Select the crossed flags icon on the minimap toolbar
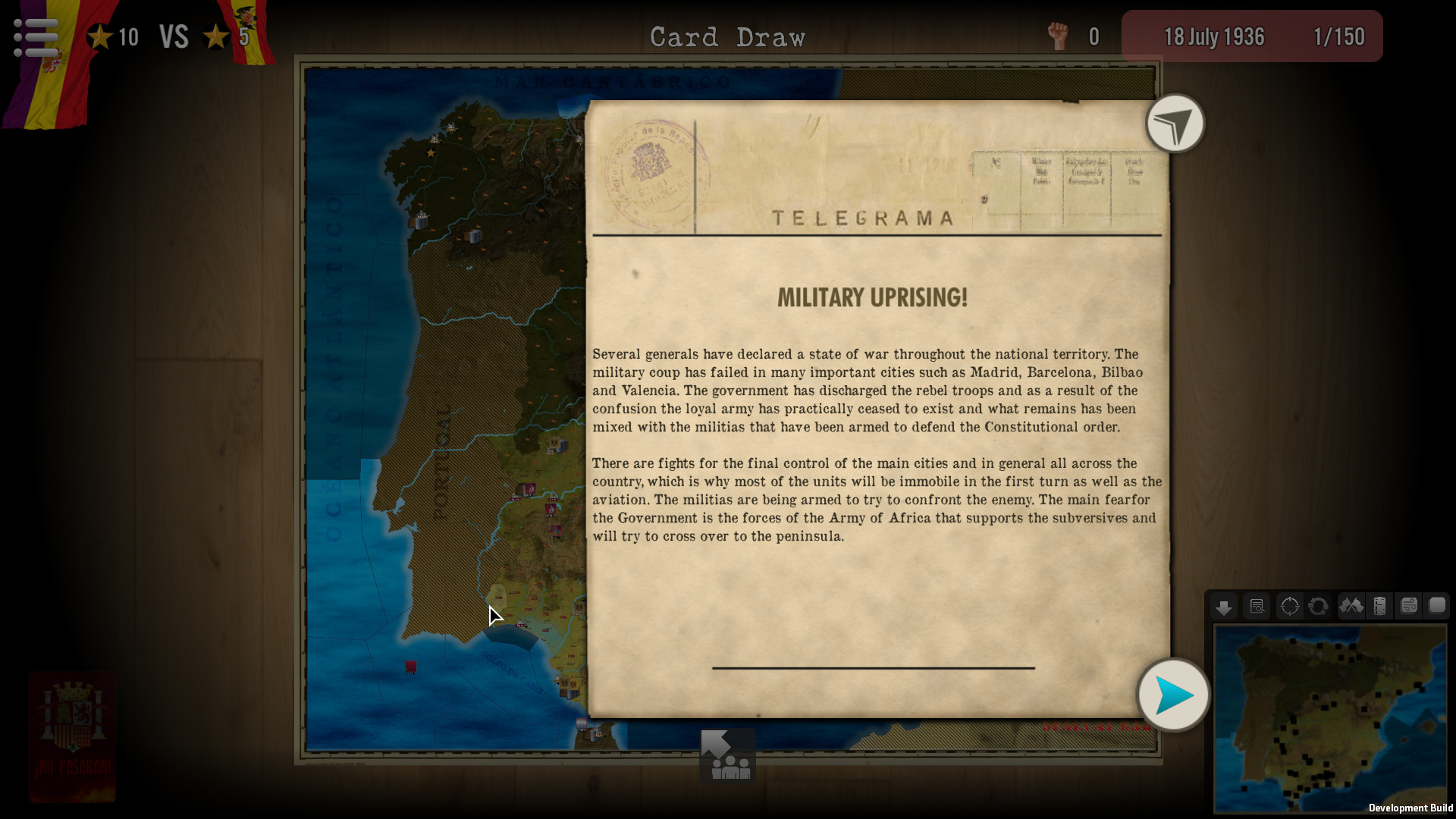The image size is (1456, 819). tap(1351, 607)
